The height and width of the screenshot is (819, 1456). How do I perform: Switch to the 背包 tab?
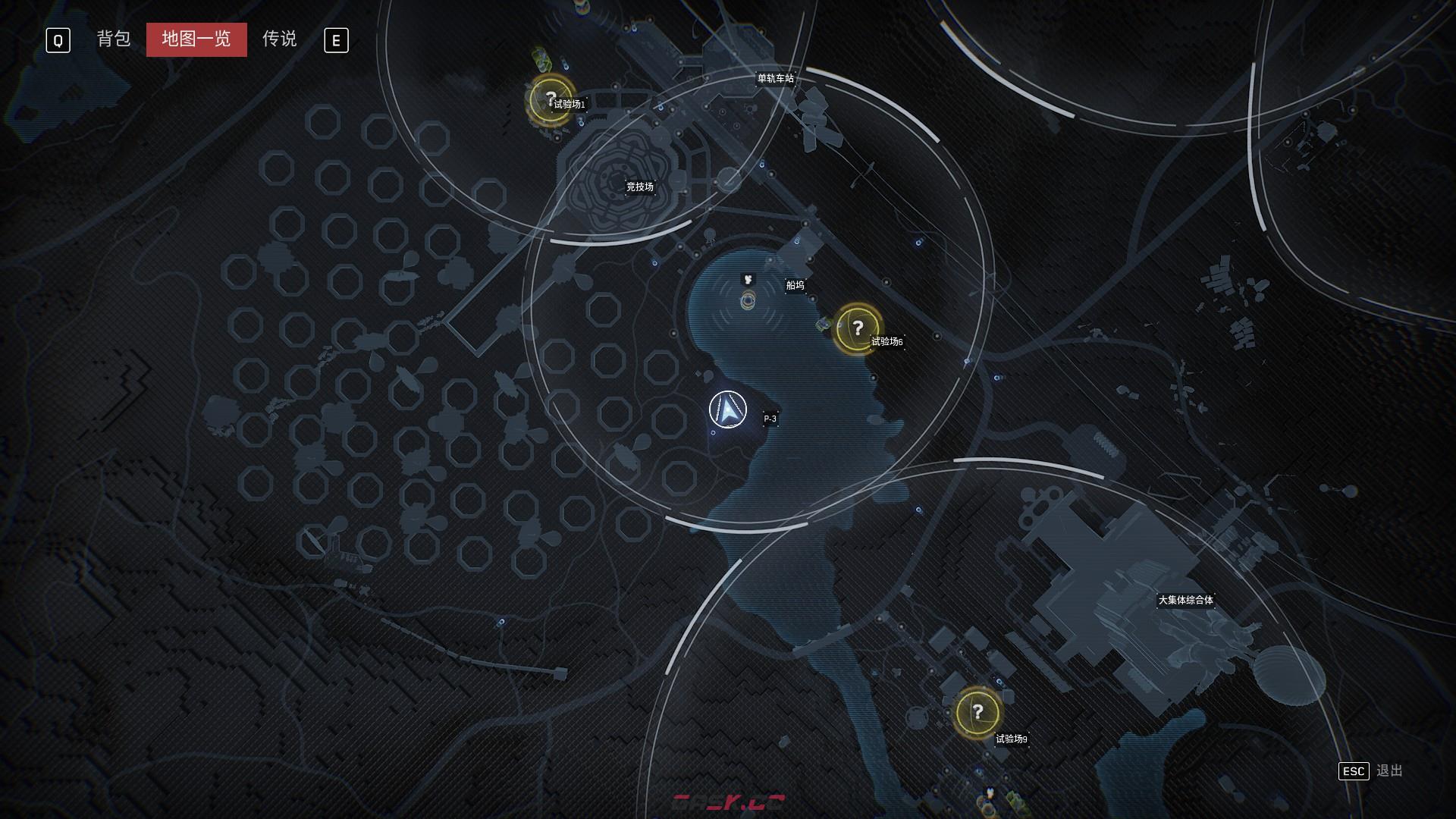[x=114, y=39]
